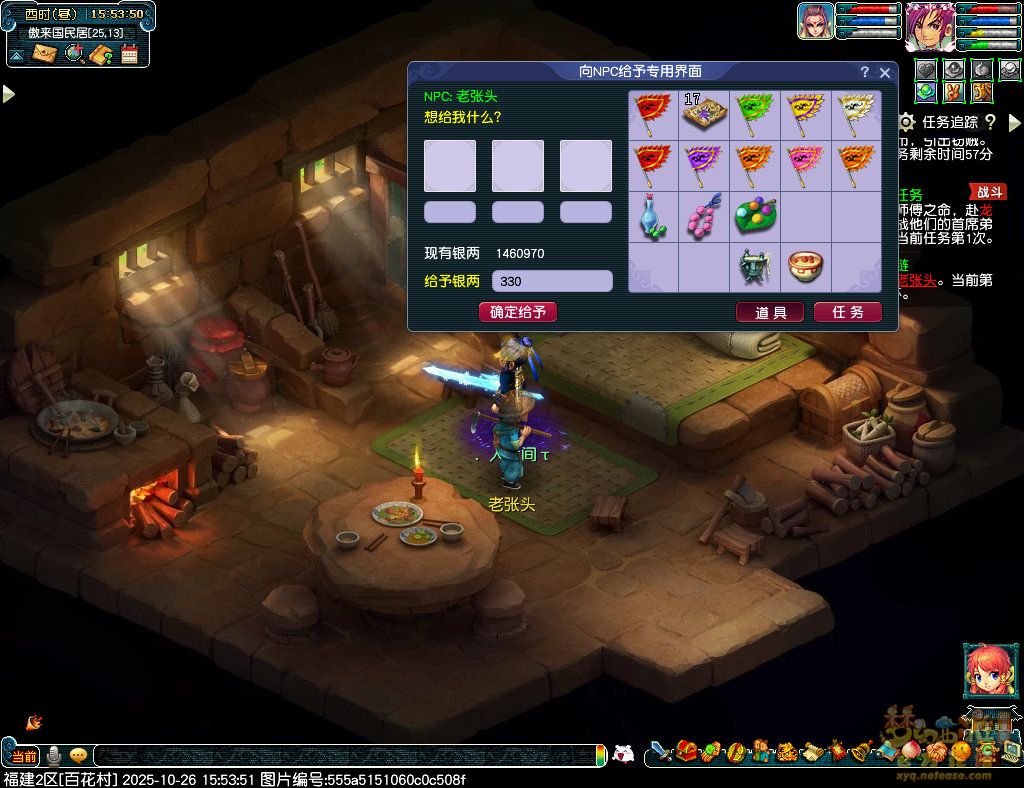Open the 战斗 battle tab in quest tracker
The width and height of the screenshot is (1024, 788).
tap(987, 192)
